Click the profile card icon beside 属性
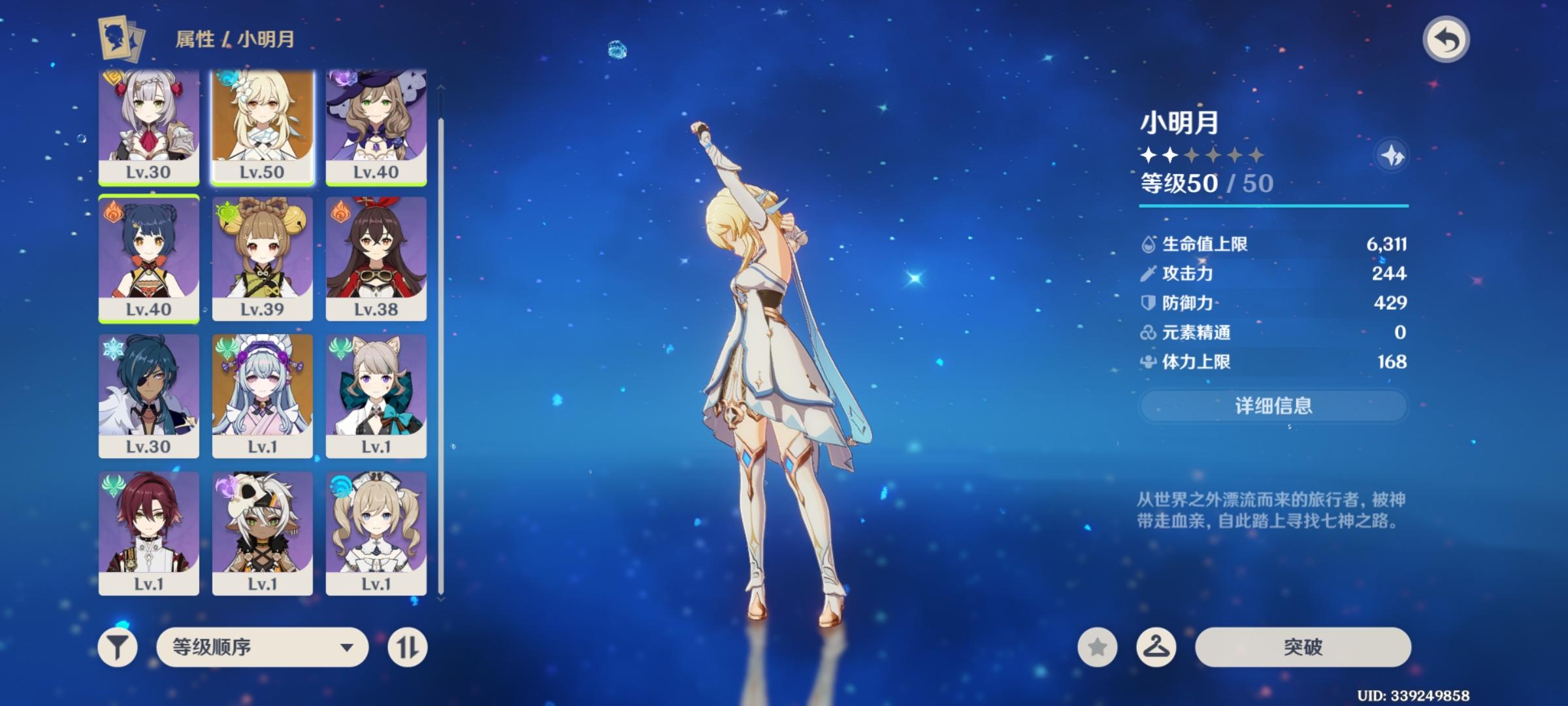 point(122,39)
